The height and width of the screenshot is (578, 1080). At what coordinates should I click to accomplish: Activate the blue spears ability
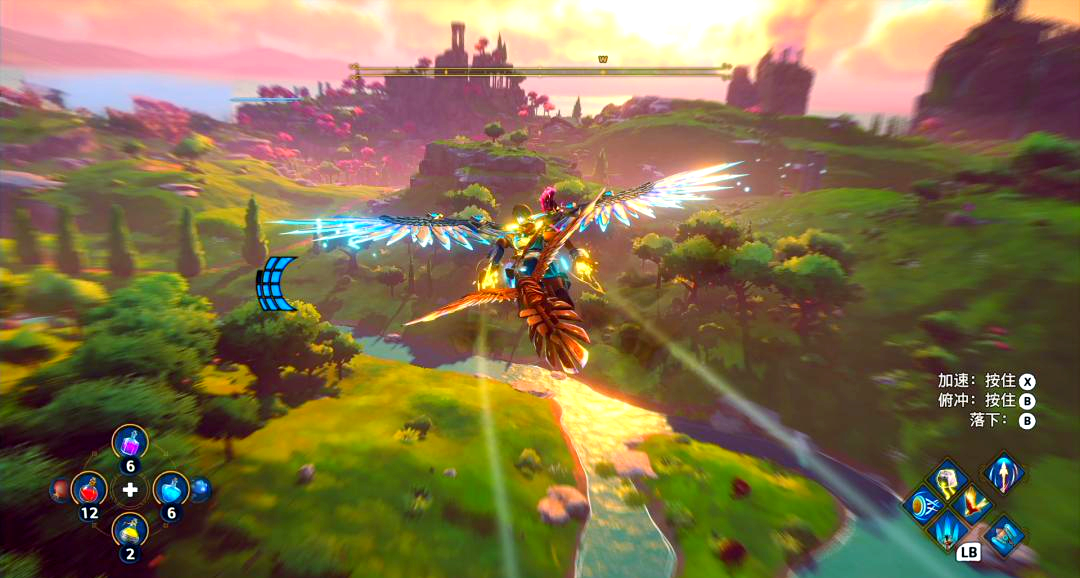click(x=946, y=529)
